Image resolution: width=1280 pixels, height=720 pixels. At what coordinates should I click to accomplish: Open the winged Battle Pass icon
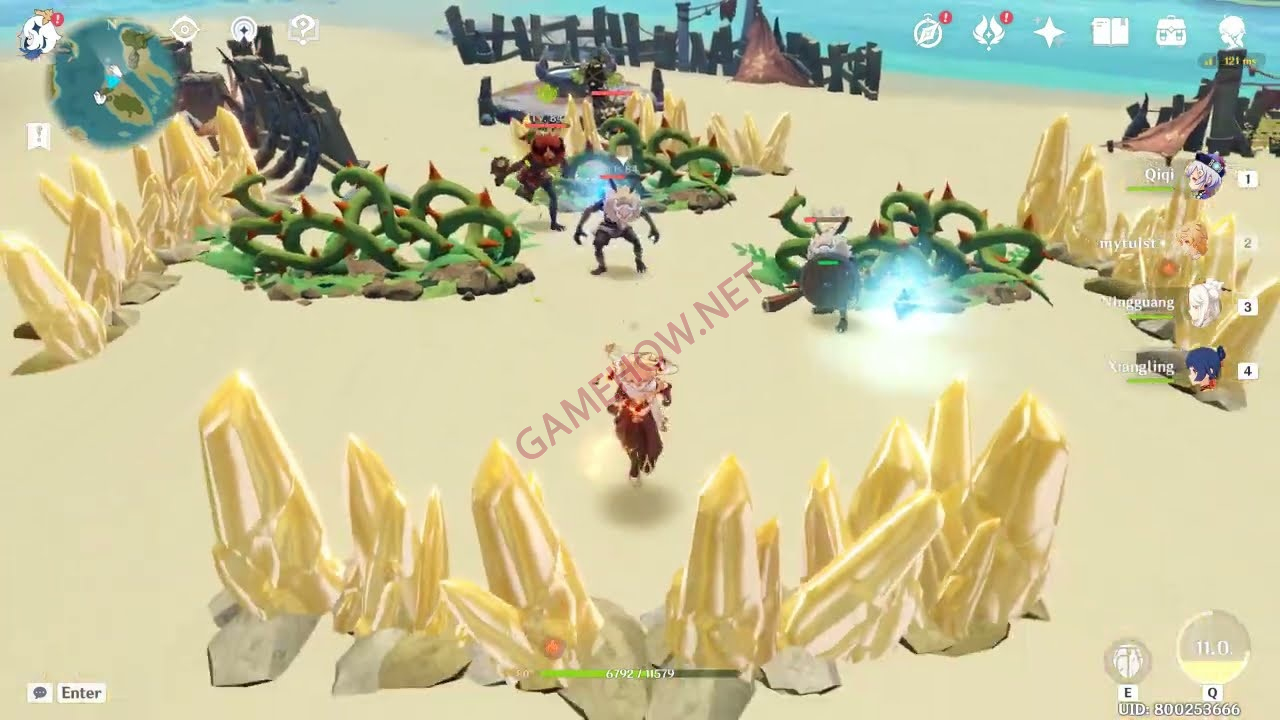coord(988,33)
